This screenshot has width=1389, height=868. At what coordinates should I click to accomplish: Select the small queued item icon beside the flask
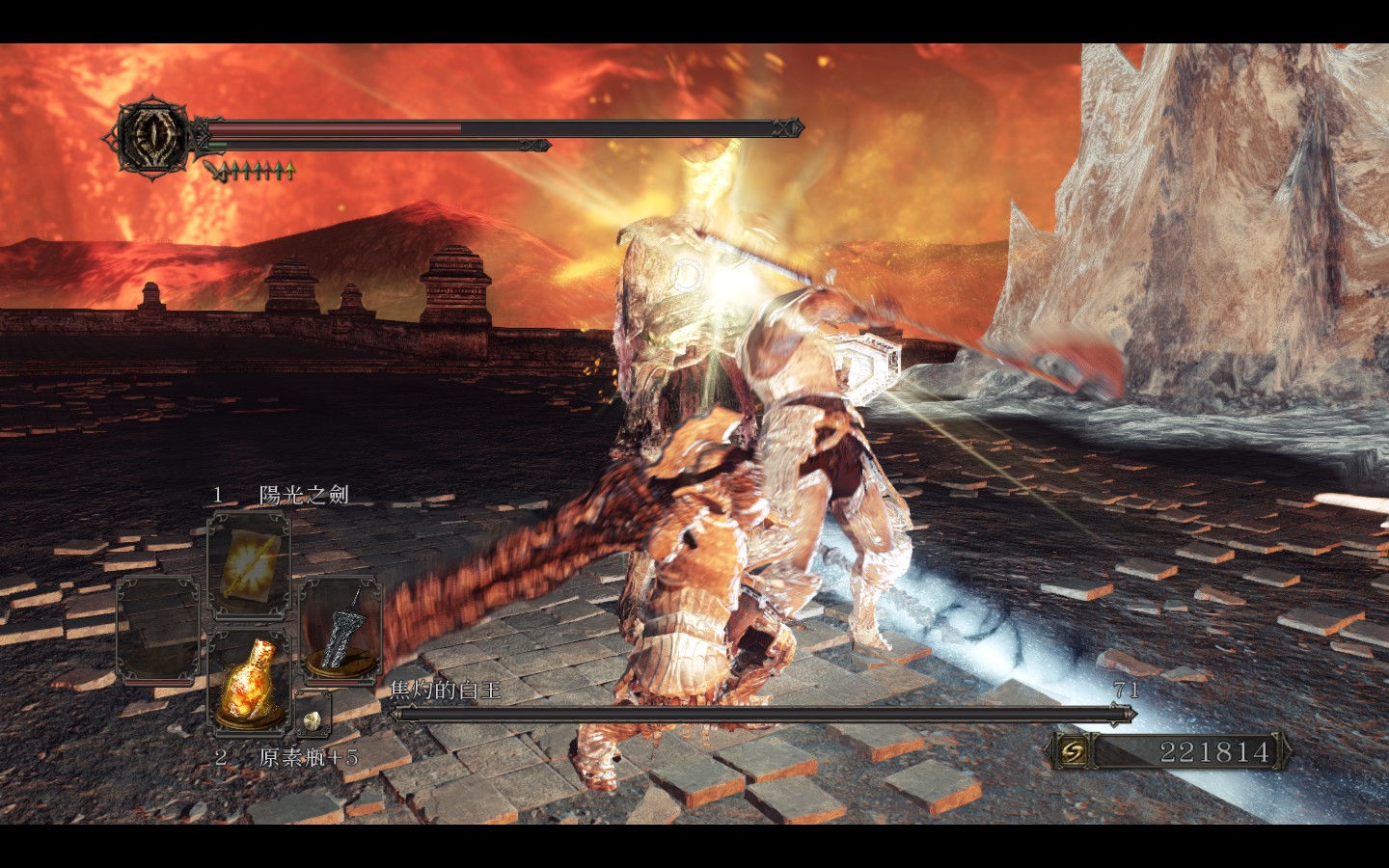tap(313, 716)
